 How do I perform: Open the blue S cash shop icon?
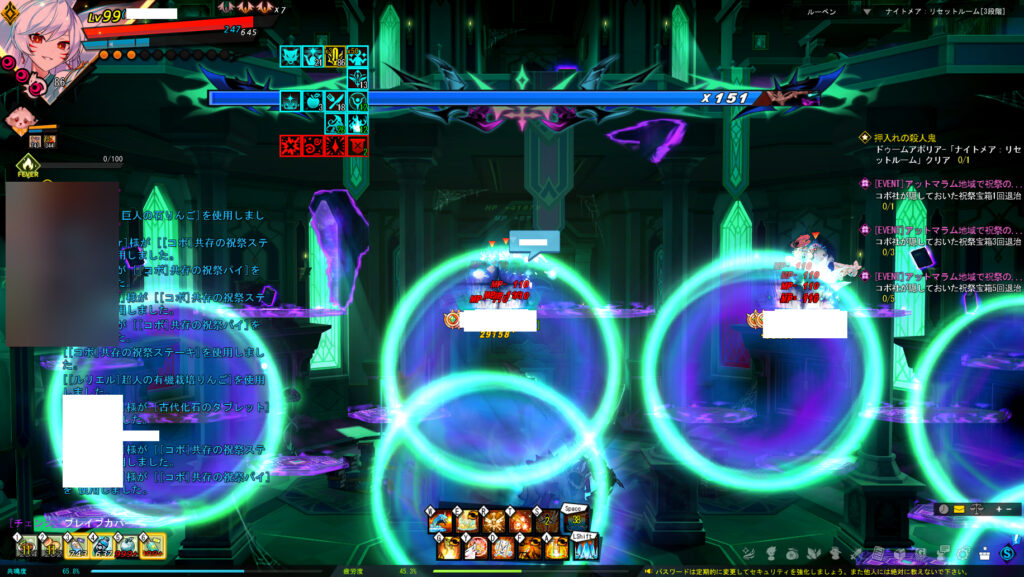[x=1008, y=552]
